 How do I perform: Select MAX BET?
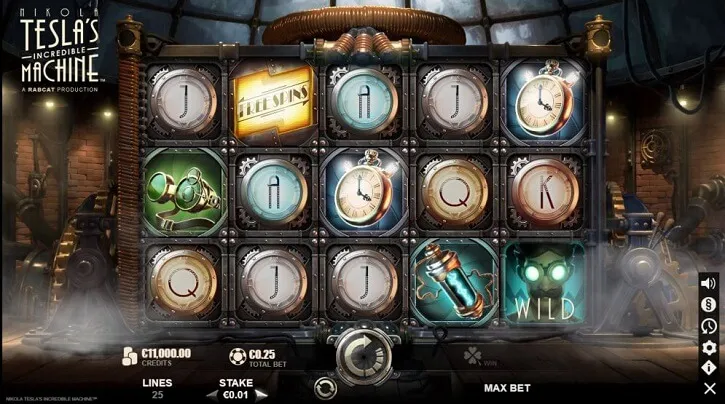pos(506,387)
